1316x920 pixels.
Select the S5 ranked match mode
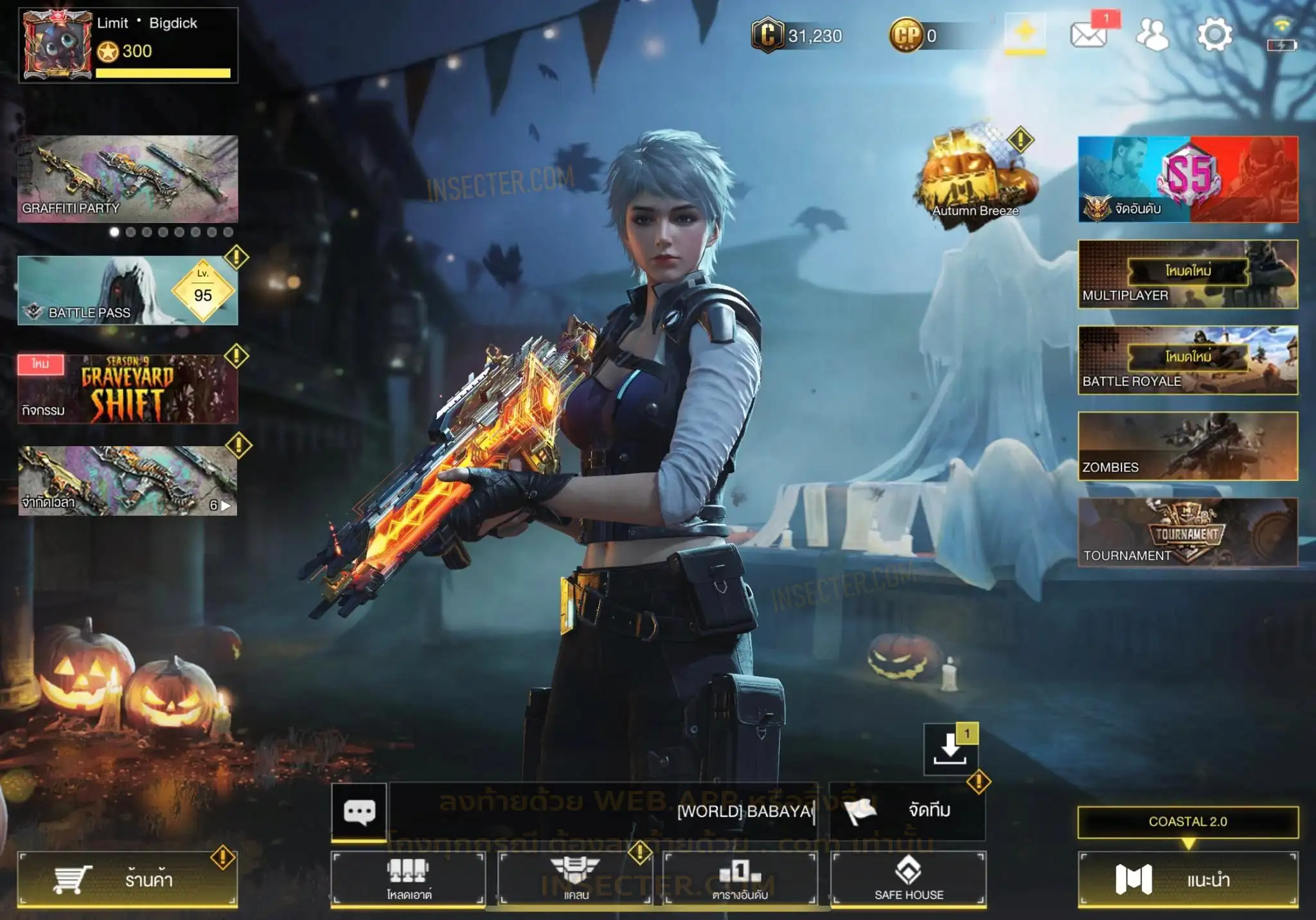[x=1187, y=179]
